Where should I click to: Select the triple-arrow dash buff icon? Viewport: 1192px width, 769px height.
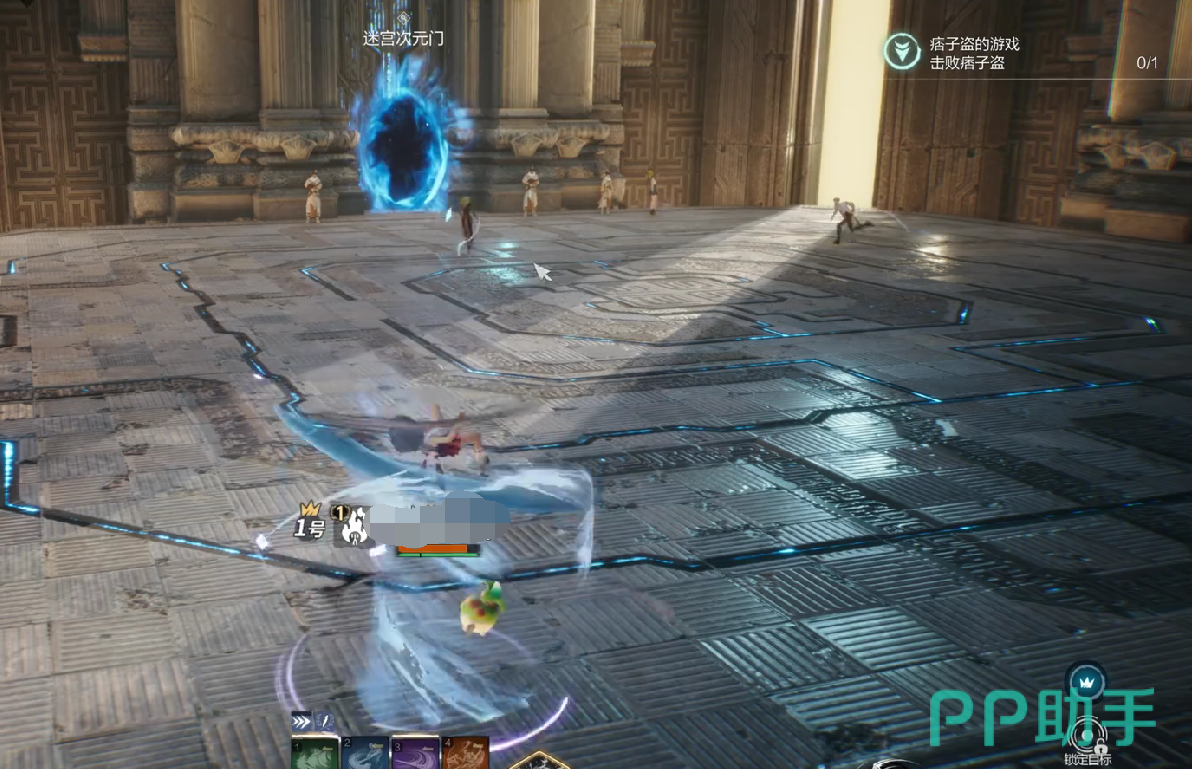pyautogui.click(x=301, y=721)
